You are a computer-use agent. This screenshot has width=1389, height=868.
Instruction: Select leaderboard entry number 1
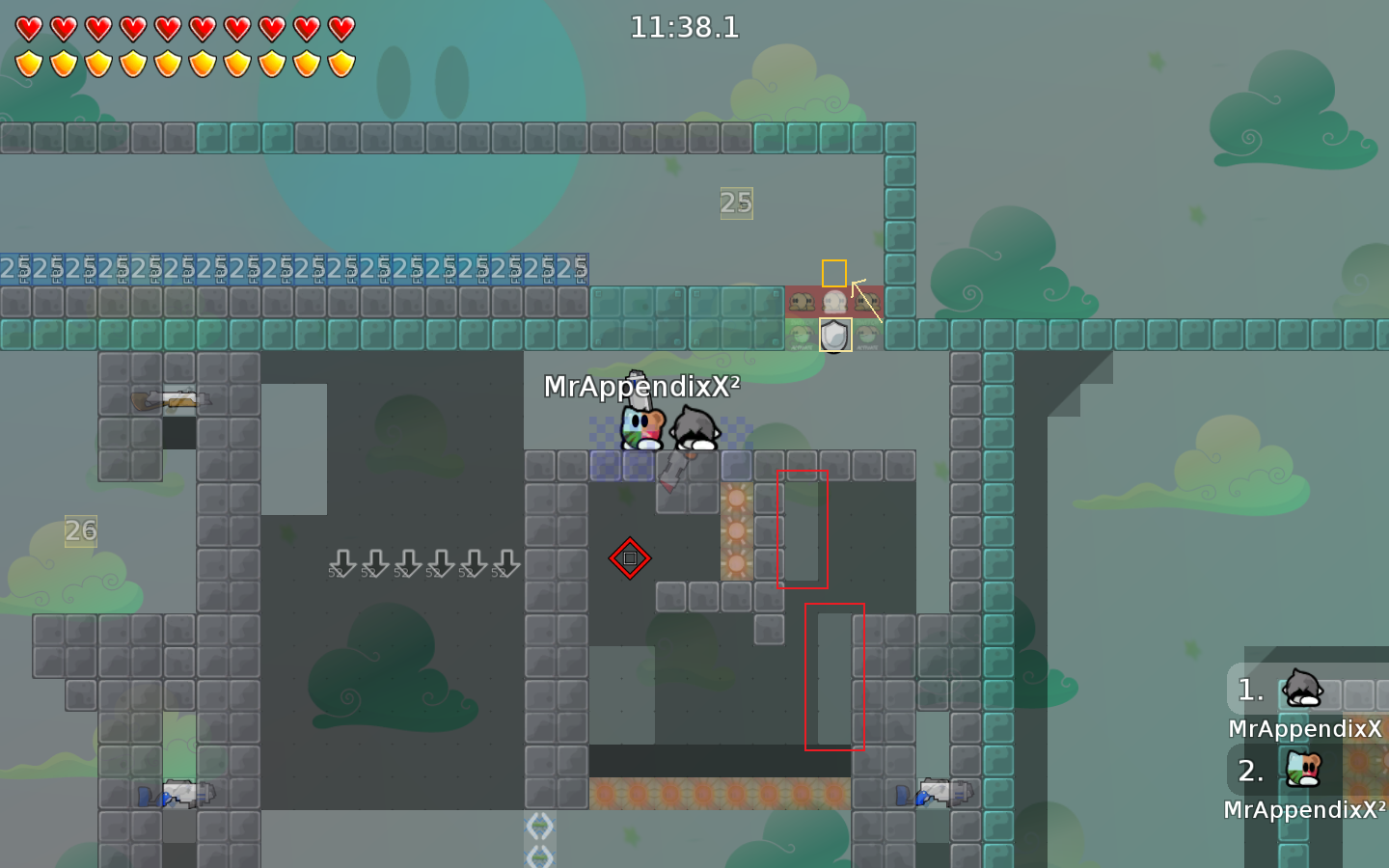(1249, 691)
